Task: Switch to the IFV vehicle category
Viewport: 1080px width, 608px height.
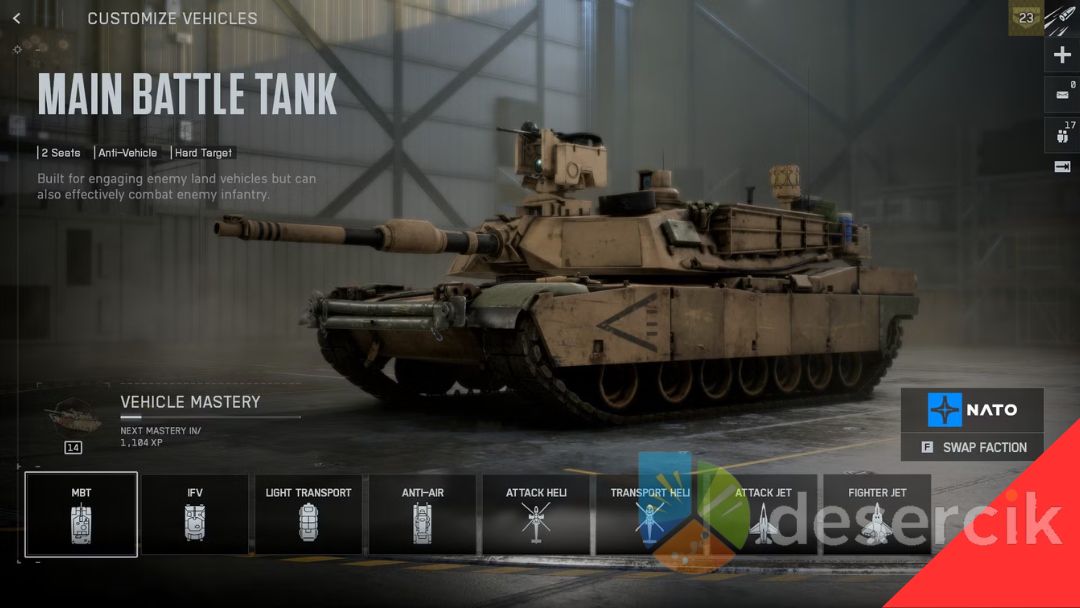Action: click(x=195, y=514)
